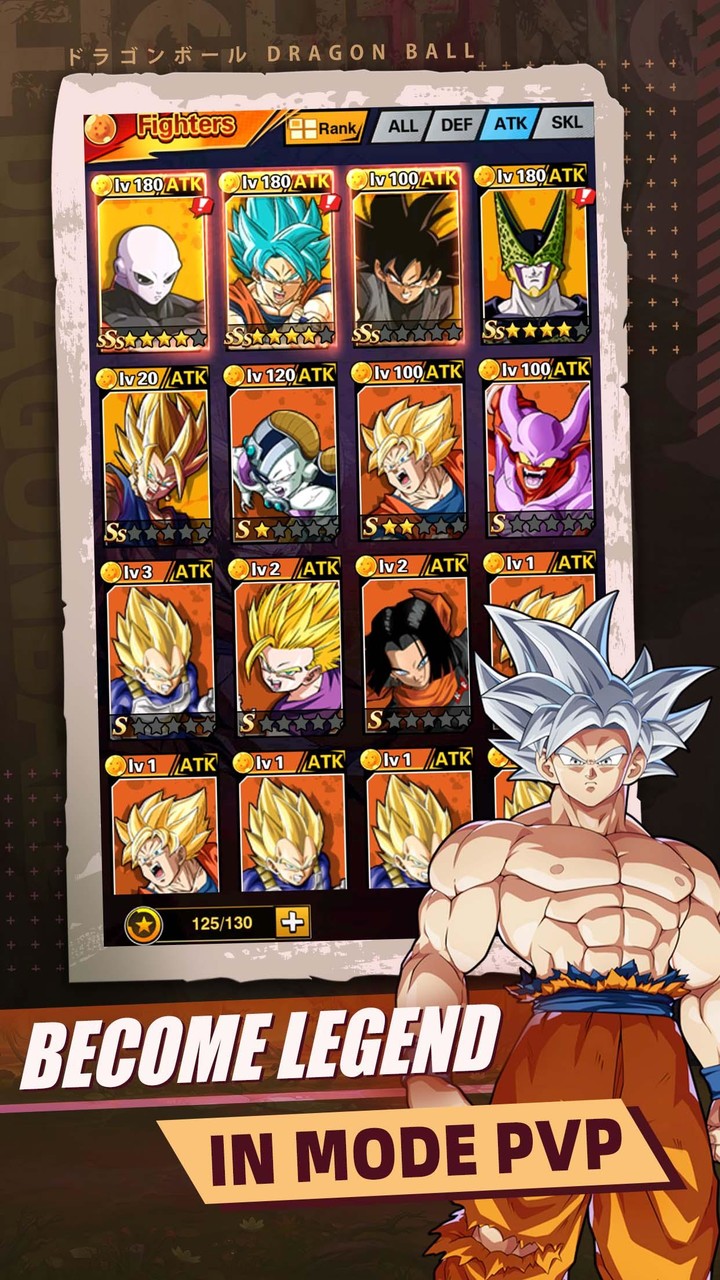
Task: Choose the blue-haired lv 180 fighter card
Action: click(x=279, y=260)
